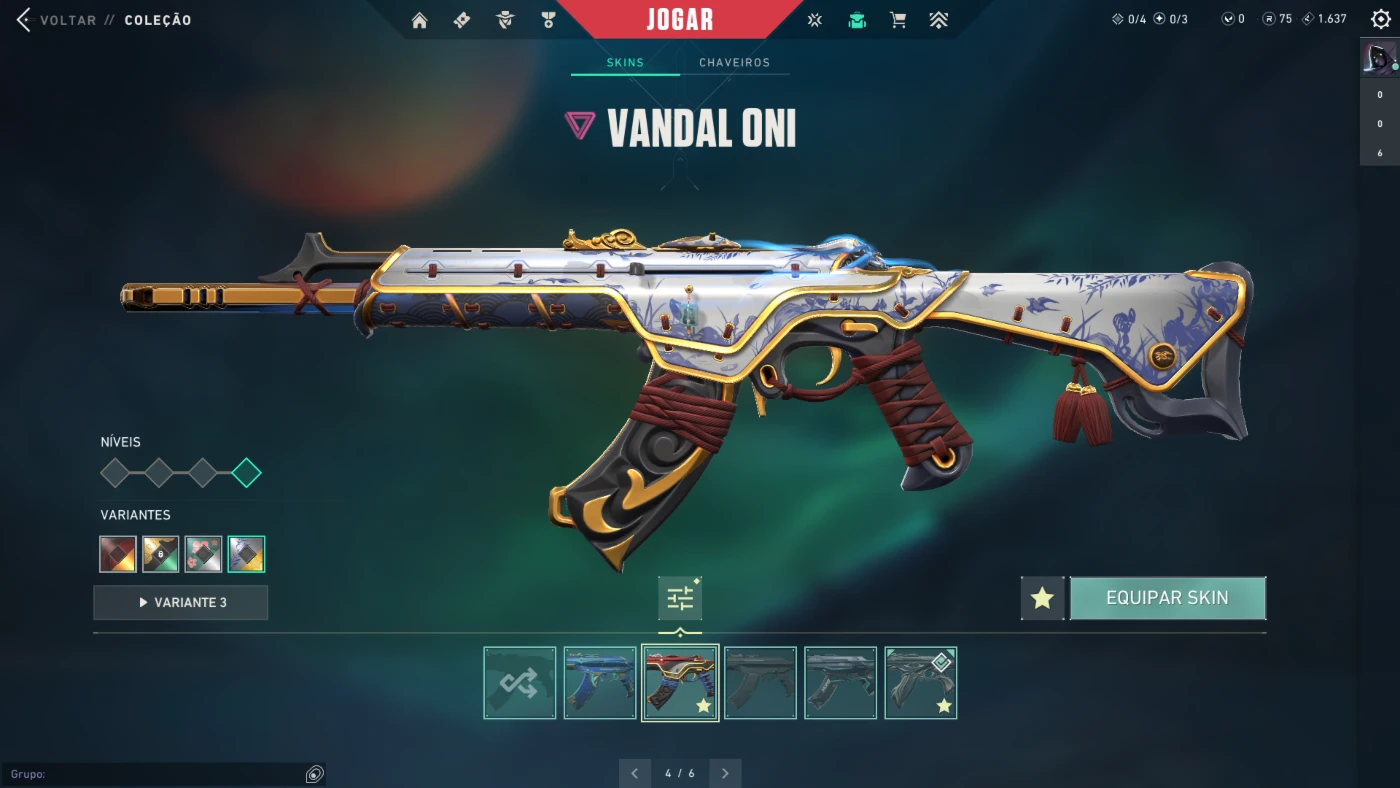Open the shopping cart store

[898, 20]
